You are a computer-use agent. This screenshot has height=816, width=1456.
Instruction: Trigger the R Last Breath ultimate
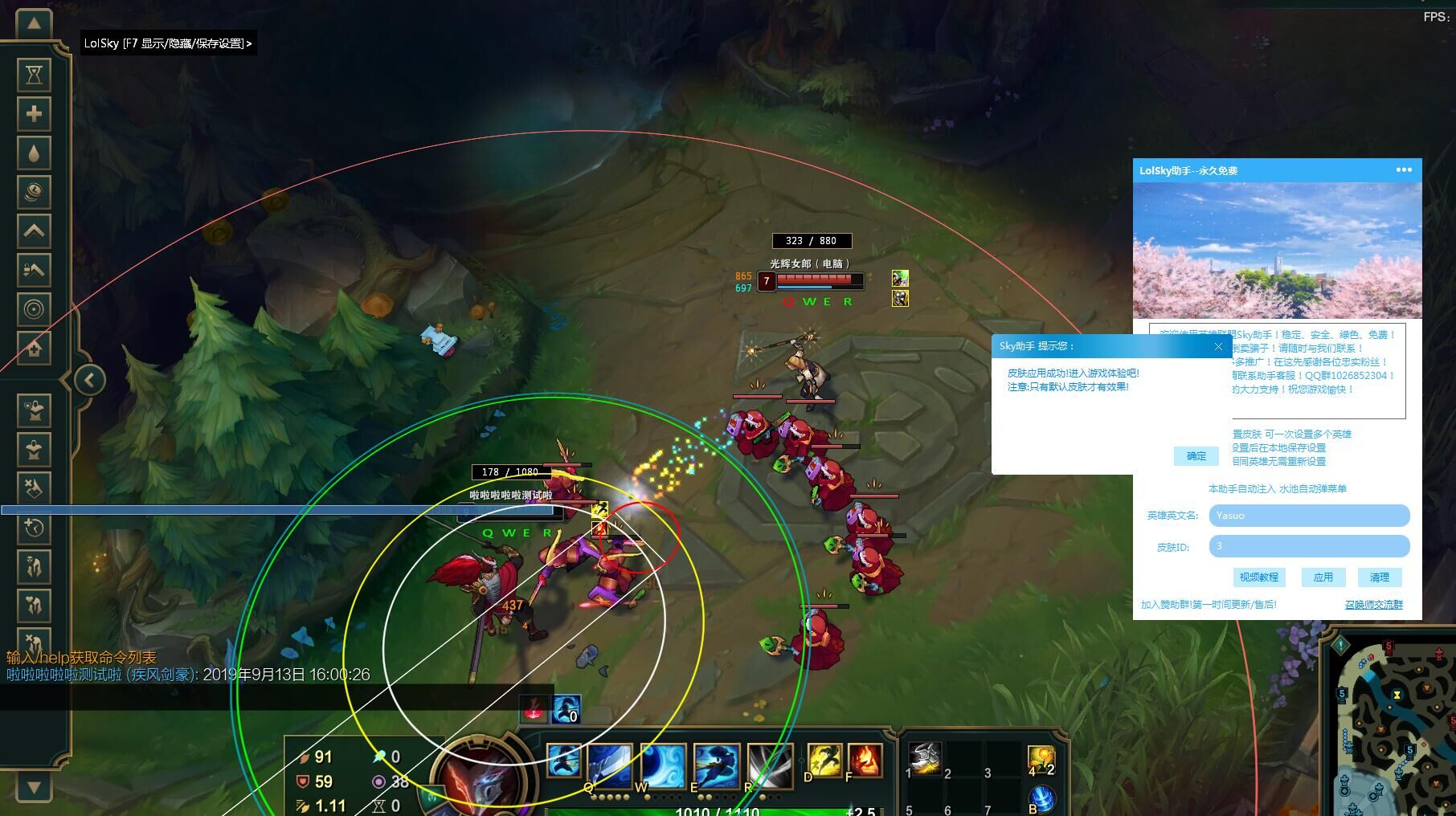(x=769, y=764)
